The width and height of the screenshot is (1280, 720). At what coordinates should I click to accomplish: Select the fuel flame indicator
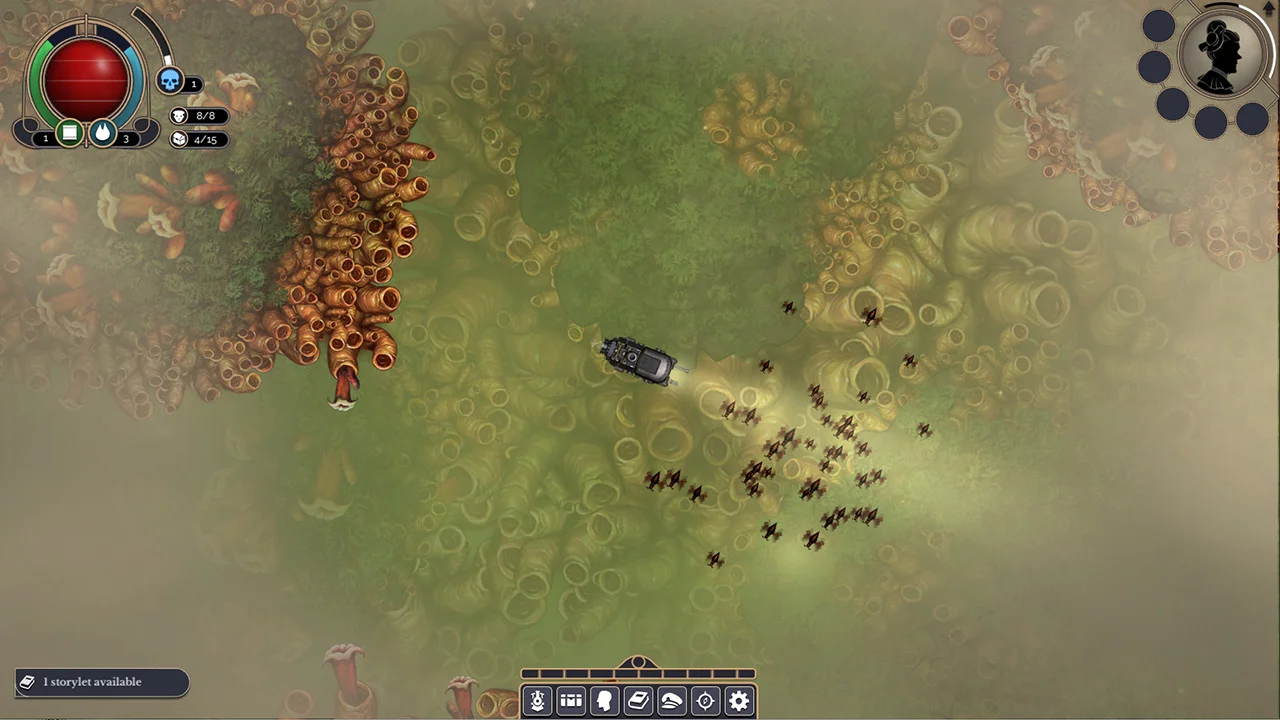pos(103,133)
